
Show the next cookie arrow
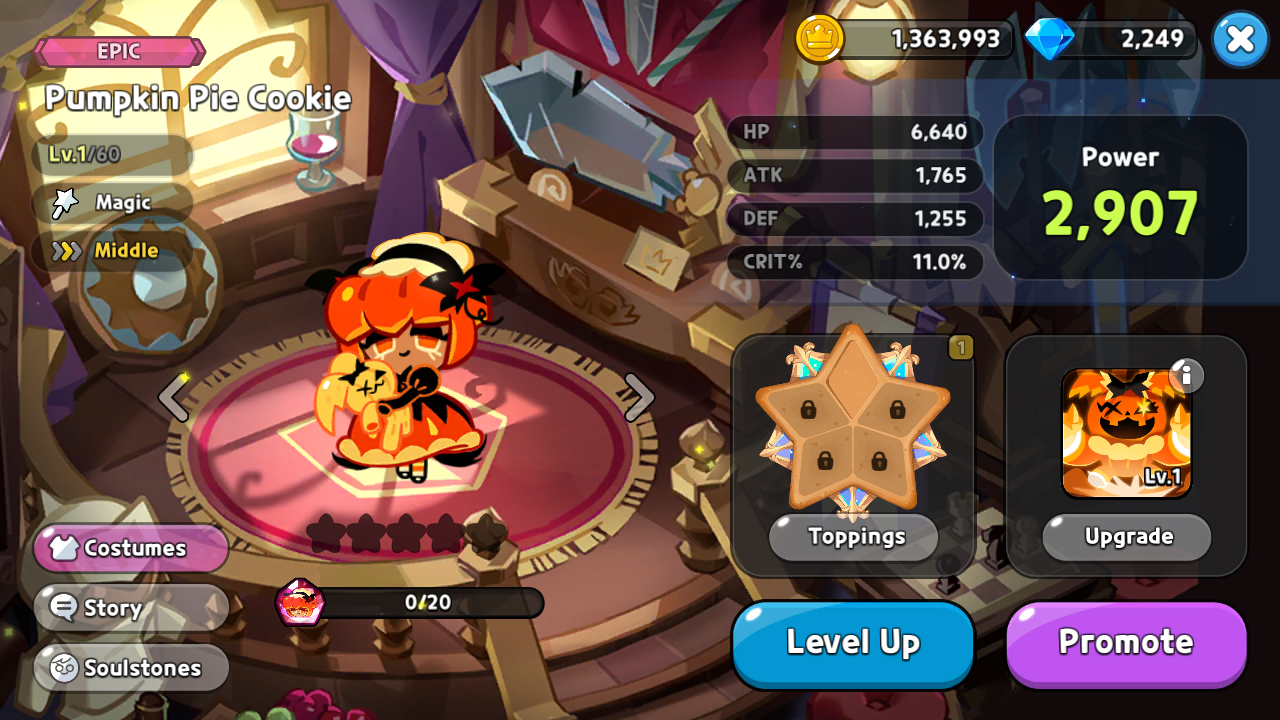tap(639, 397)
